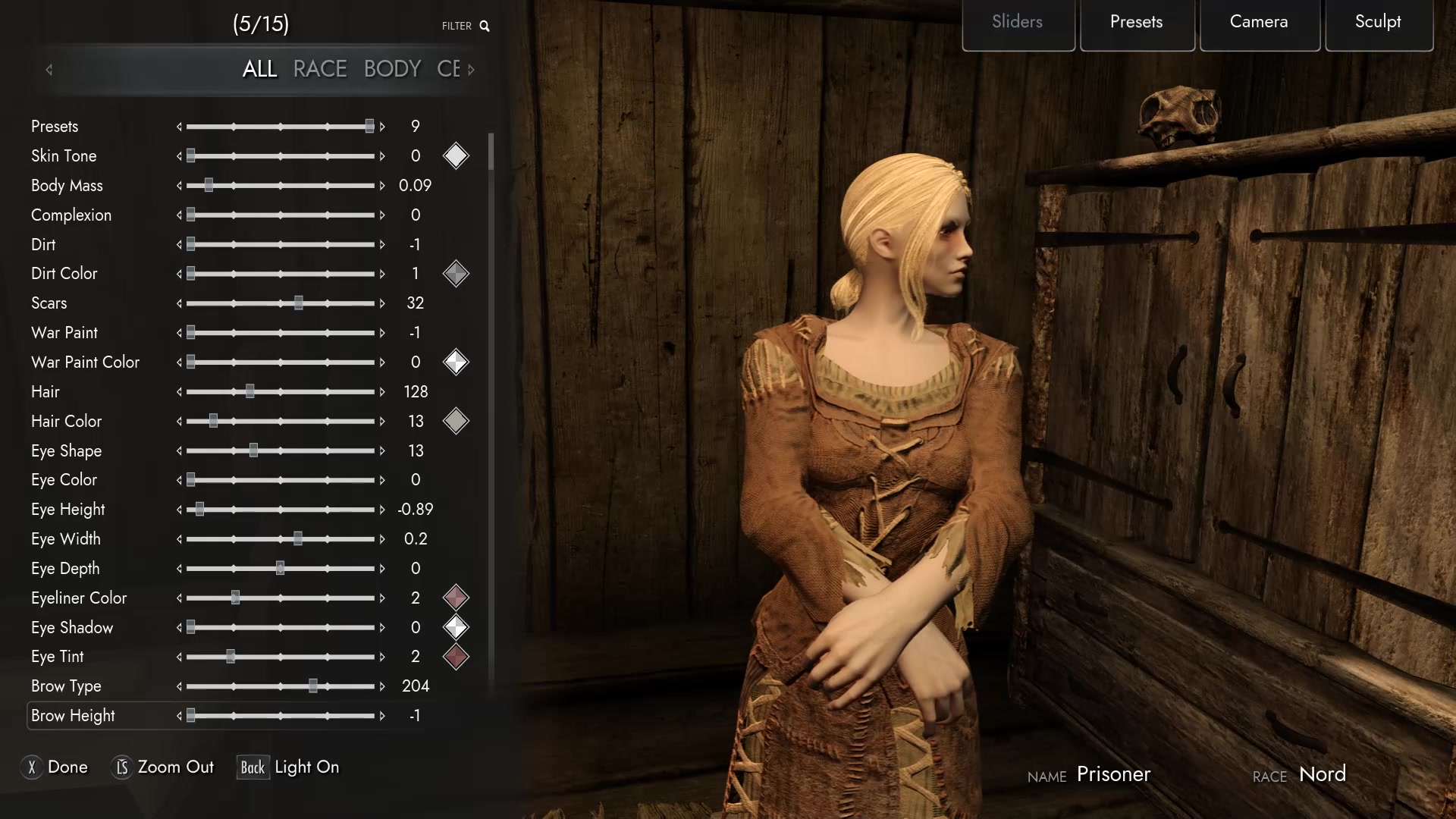1456x819 pixels.
Task: Open the Sculpt tab
Action: coord(1378,22)
